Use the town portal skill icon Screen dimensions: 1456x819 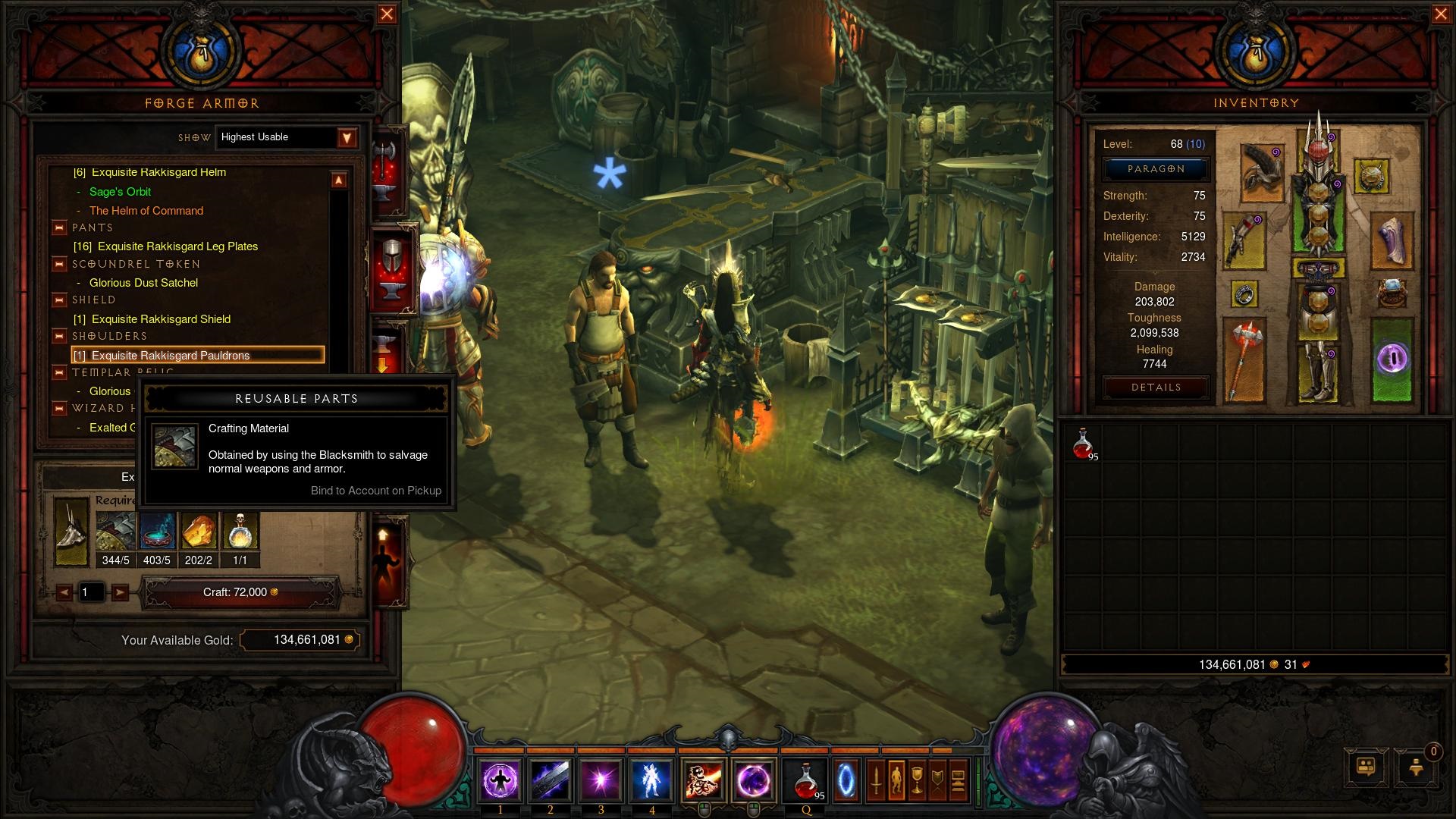[846, 780]
